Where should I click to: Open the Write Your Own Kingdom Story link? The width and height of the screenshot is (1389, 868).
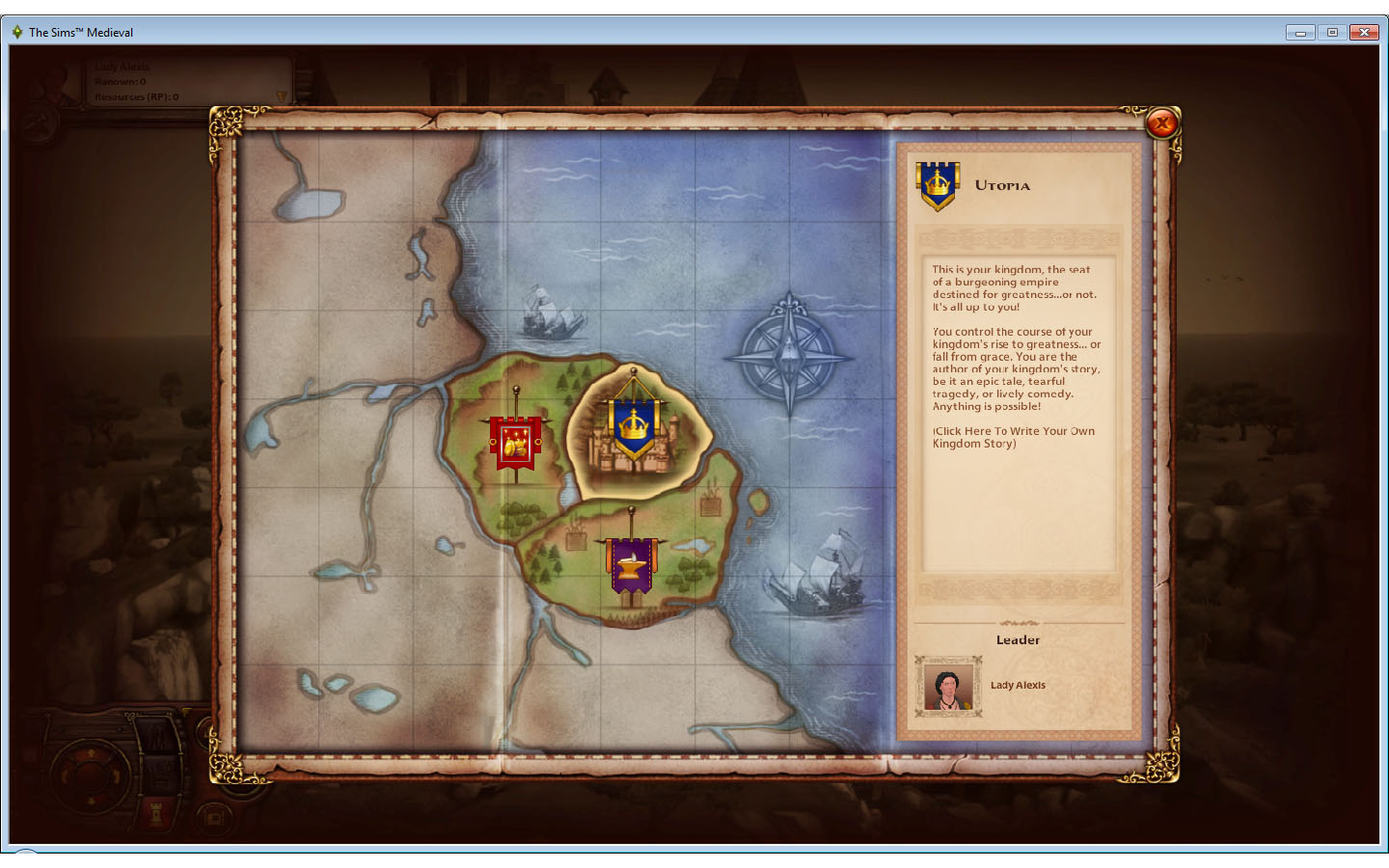1013,437
